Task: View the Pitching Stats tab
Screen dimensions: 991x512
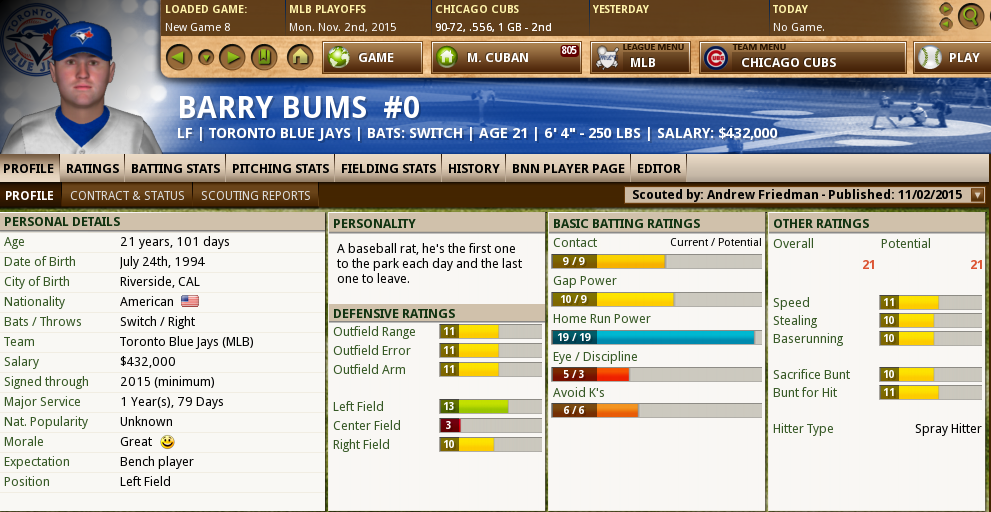Action: tap(280, 168)
